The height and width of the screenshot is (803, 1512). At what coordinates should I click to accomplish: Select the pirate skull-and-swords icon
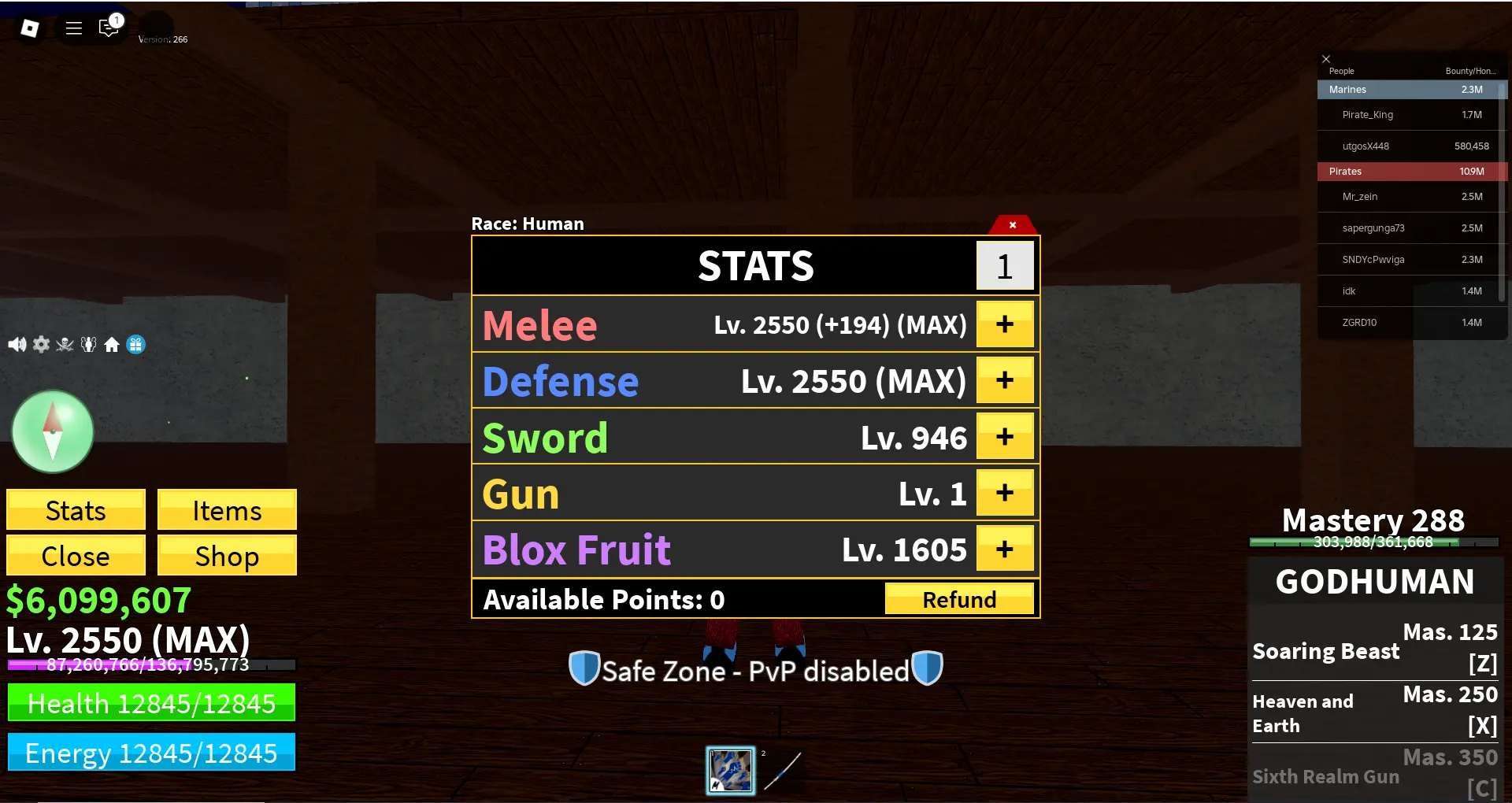pos(65,344)
